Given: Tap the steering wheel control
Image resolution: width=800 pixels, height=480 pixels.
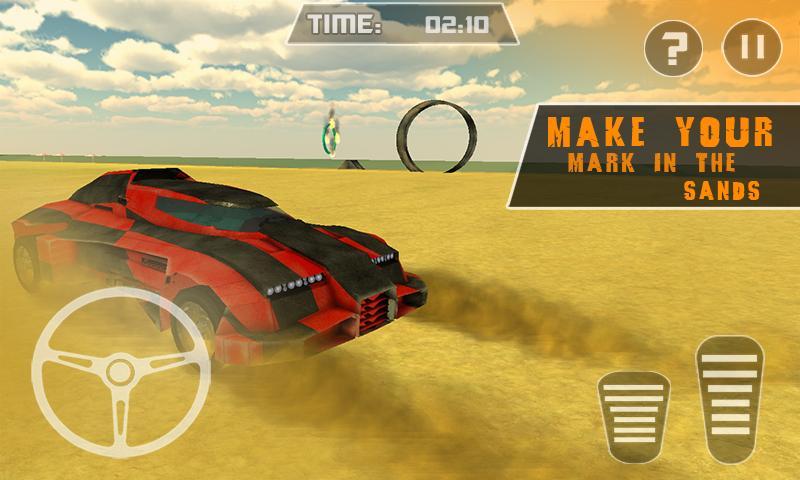Looking at the screenshot, I should click(120, 373).
